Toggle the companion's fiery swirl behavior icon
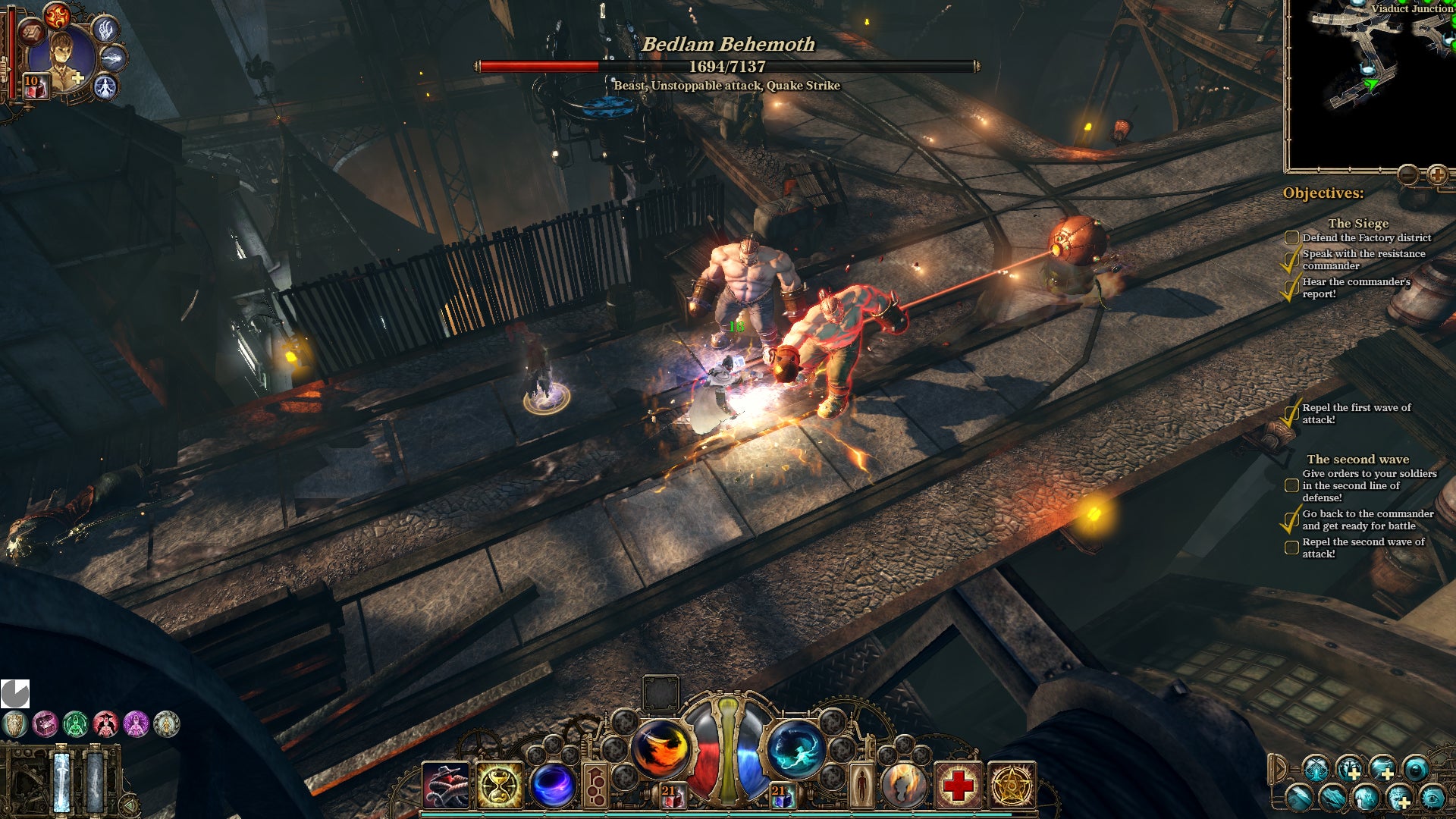Image resolution: width=1456 pixels, height=819 pixels. (x=57, y=14)
